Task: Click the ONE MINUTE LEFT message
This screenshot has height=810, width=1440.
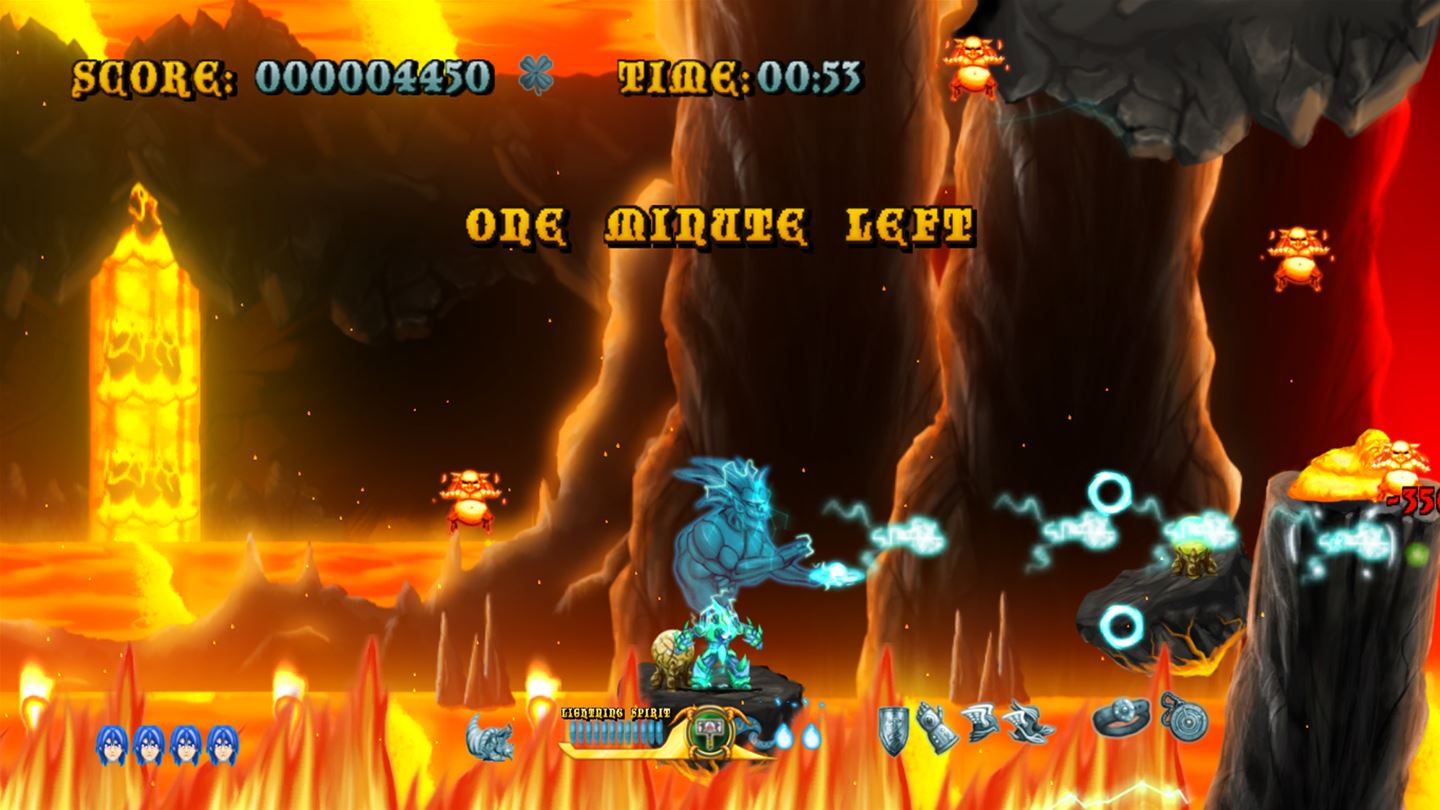Action: click(719, 225)
